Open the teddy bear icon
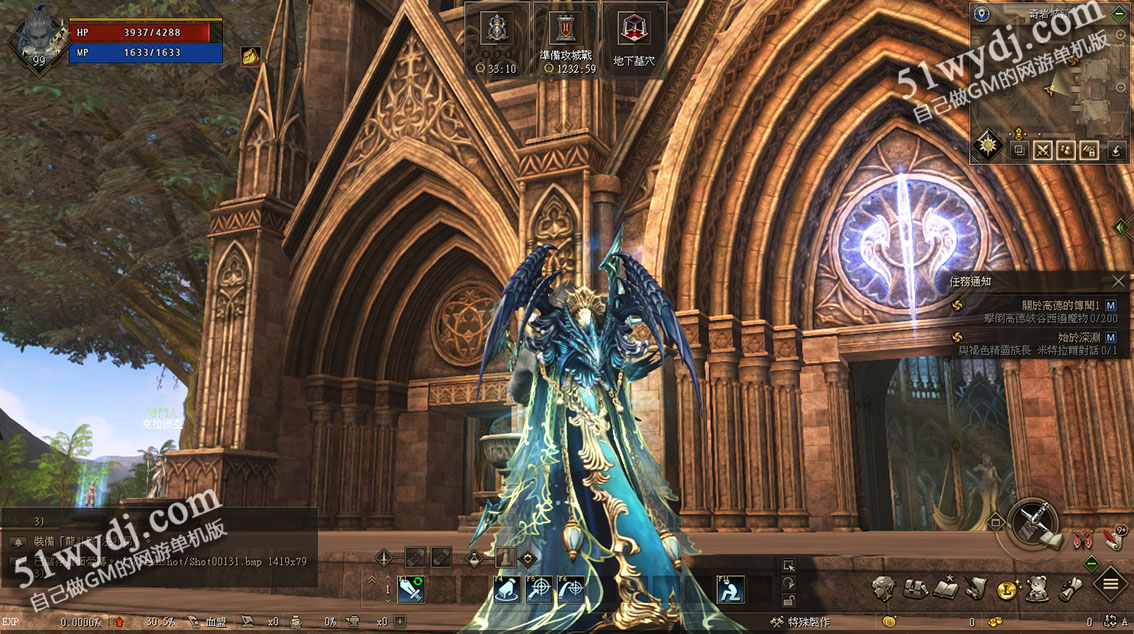The width and height of the screenshot is (1134, 634). [1038, 588]
